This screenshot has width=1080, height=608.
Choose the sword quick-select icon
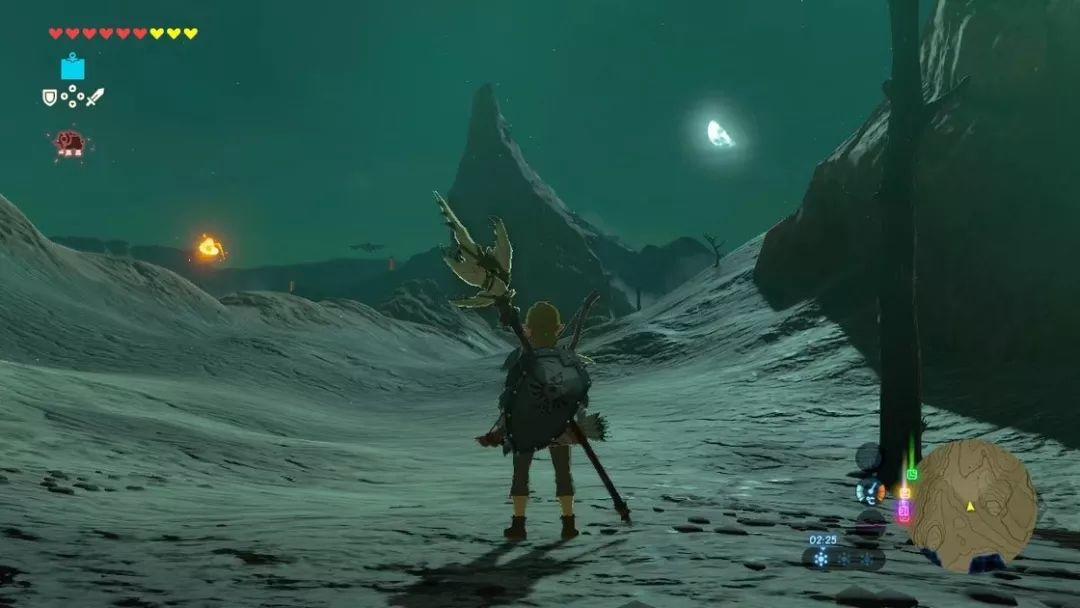tap(95, 97)
